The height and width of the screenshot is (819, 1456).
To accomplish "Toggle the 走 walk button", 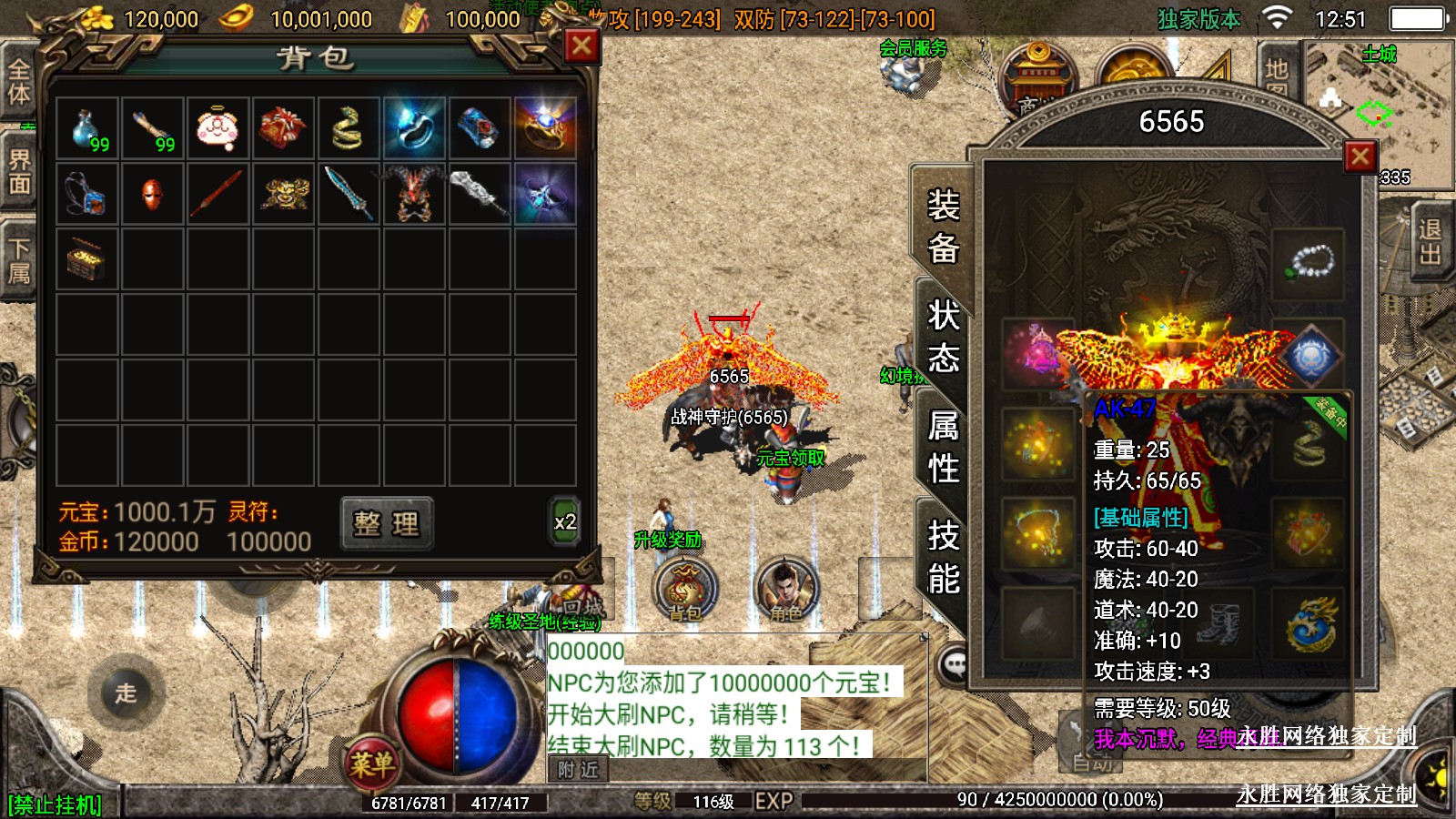I will tap(126, 693).
